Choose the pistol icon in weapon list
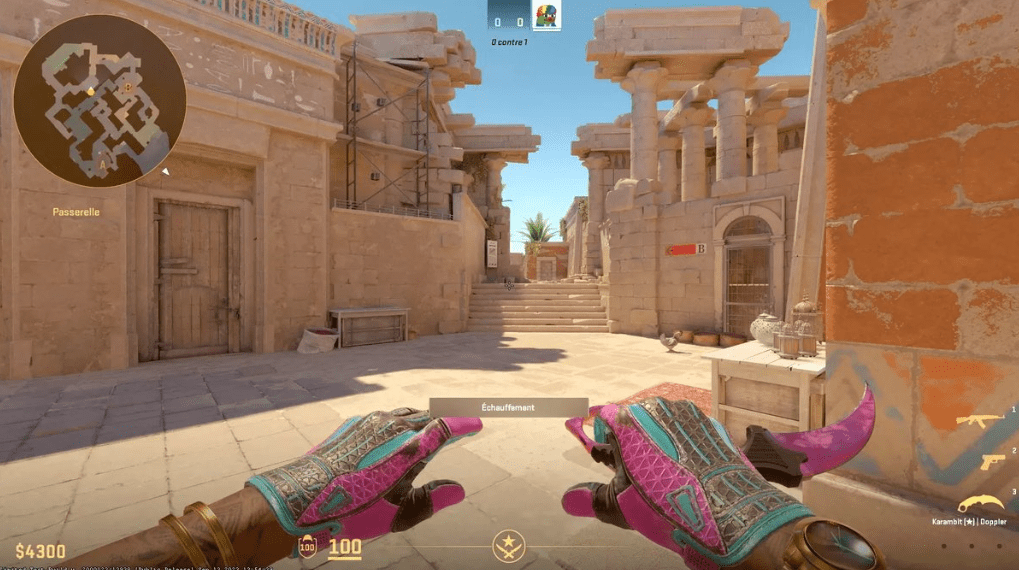1019x570 pixels. [x=992, y=461]
